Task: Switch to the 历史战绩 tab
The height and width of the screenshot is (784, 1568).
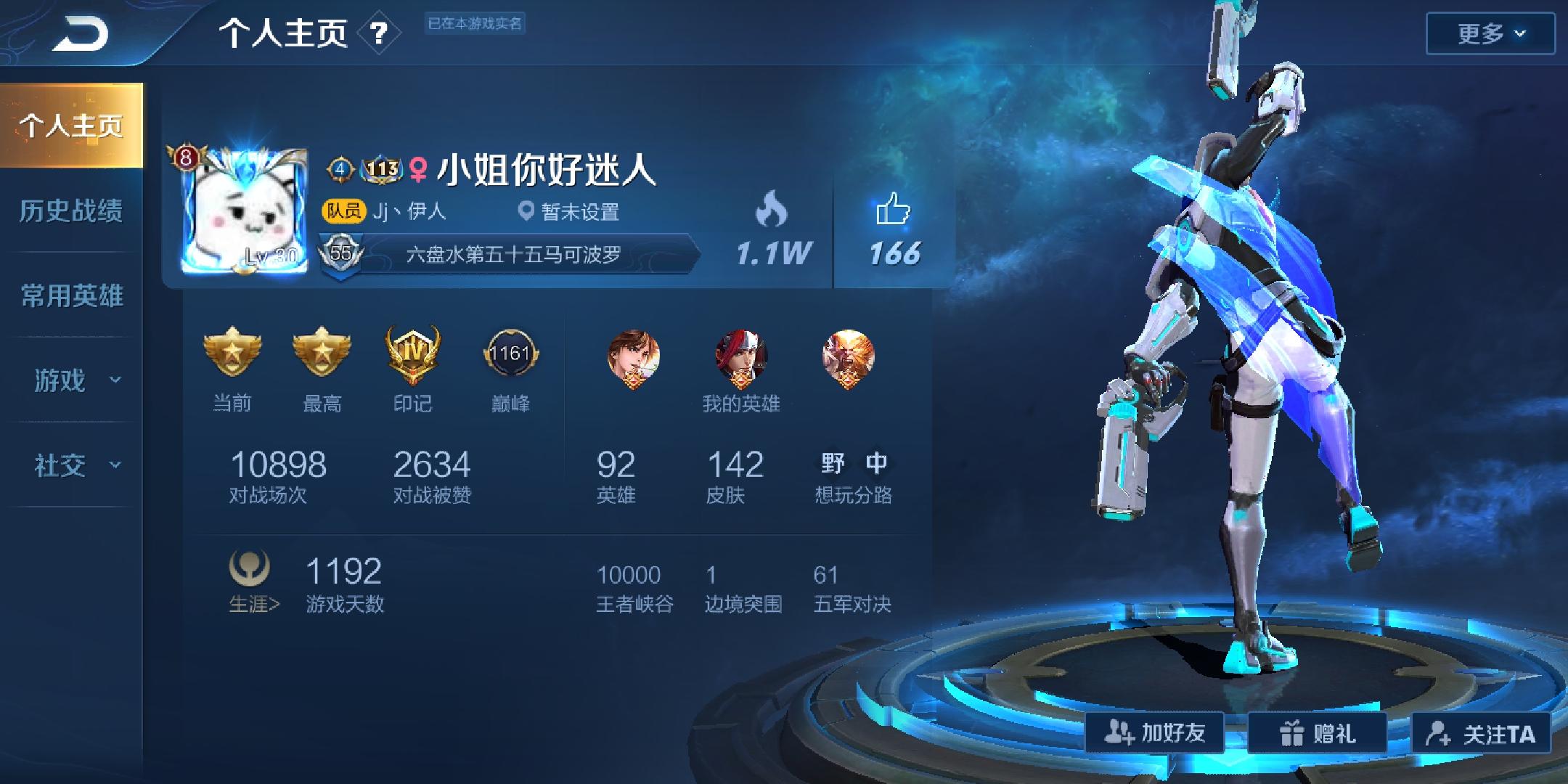Action: tap(73, 211)
